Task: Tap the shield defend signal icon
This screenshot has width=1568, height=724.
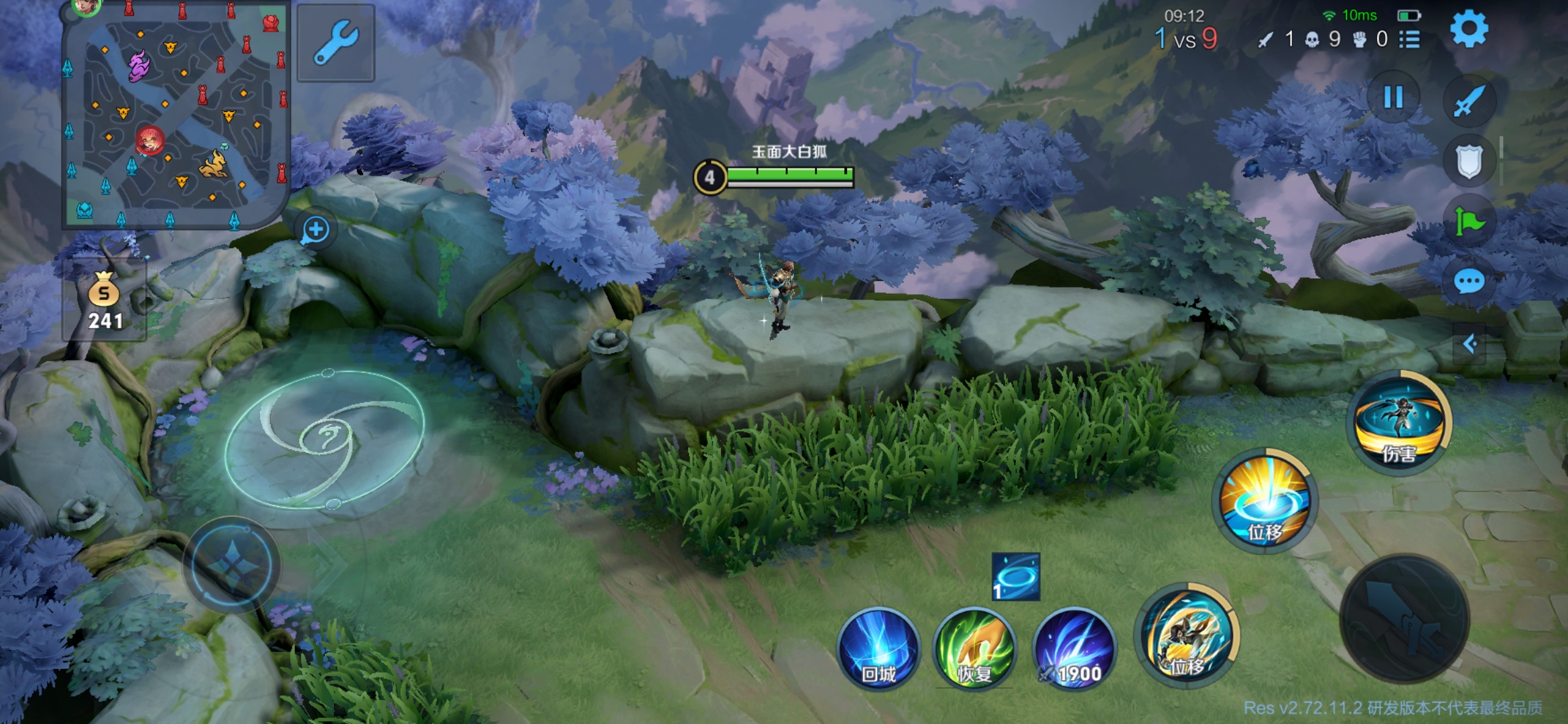Action: tap(1469, 161)
